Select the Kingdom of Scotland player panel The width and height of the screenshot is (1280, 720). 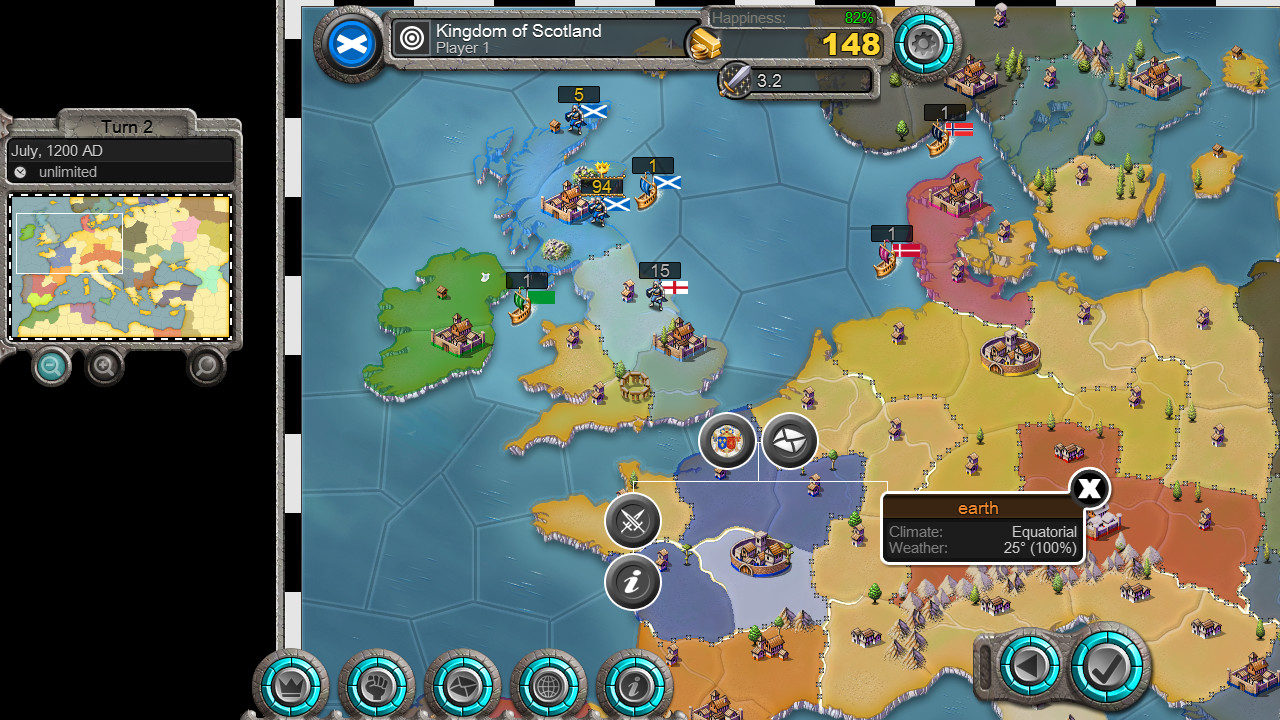point(545,39)
